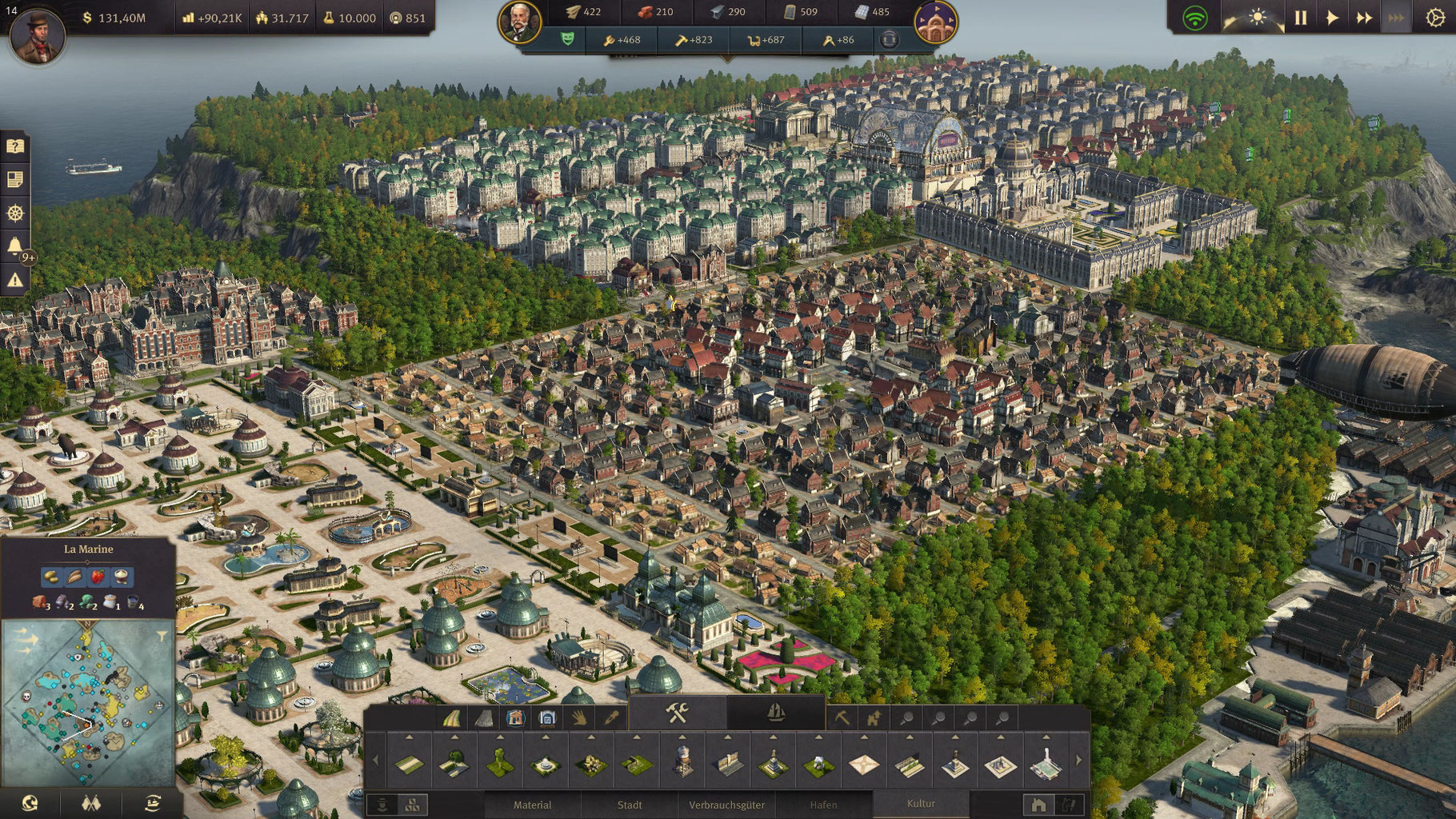Screen dimensions: 1456x819
Task: Set game speed to double fast-forward
Action: pos(1364,18)
